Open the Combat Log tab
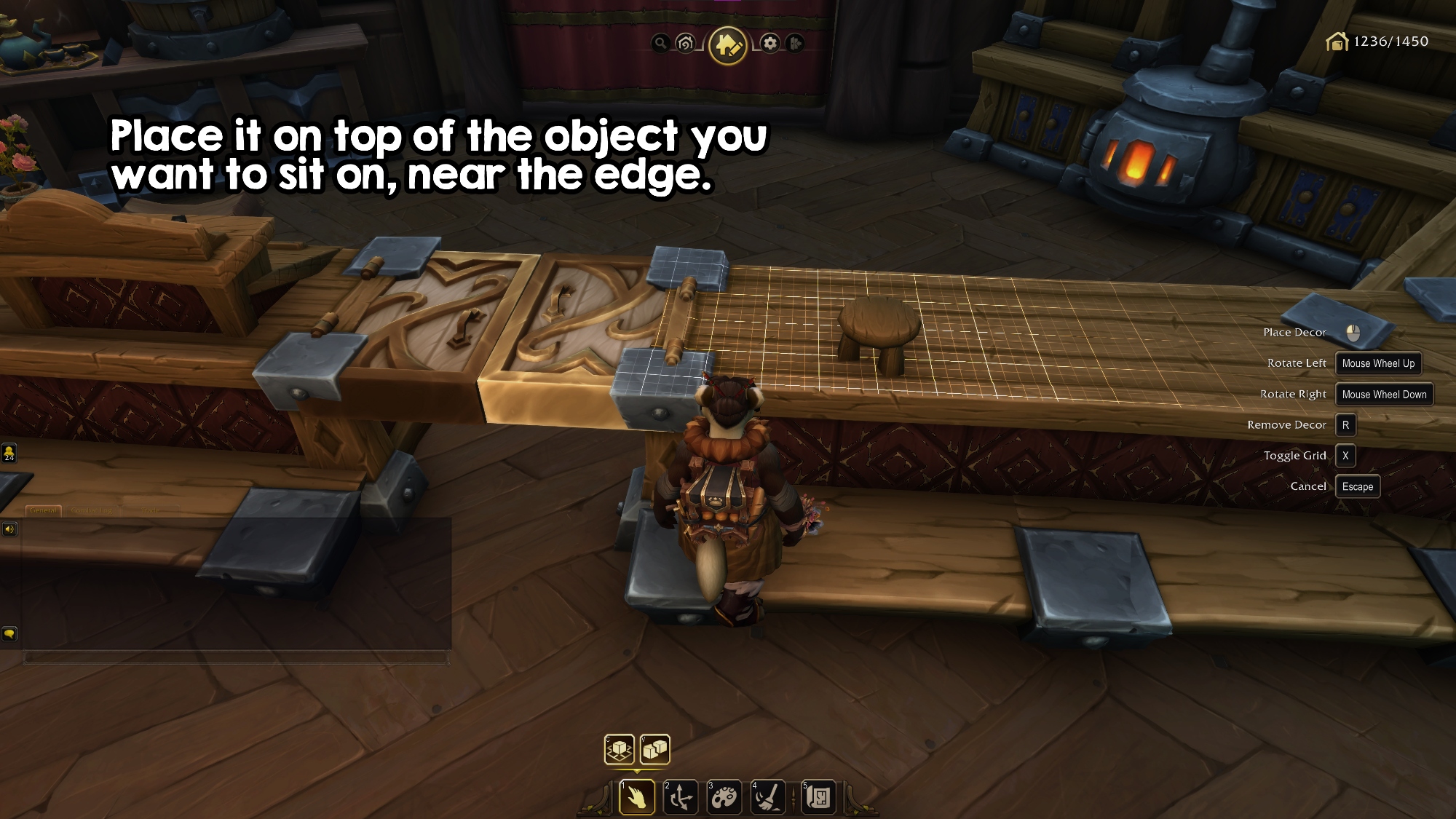This screenshot has height=819, width=1456. tap(92, 510)
